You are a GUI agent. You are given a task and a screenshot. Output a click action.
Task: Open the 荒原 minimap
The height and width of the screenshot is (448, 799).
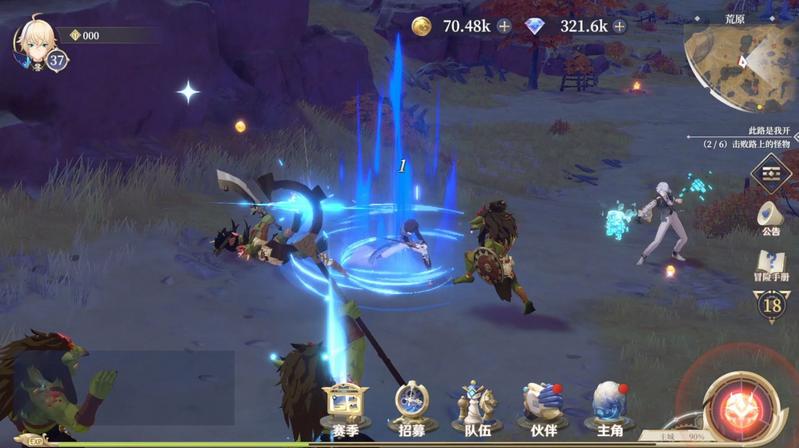(741, 64)
